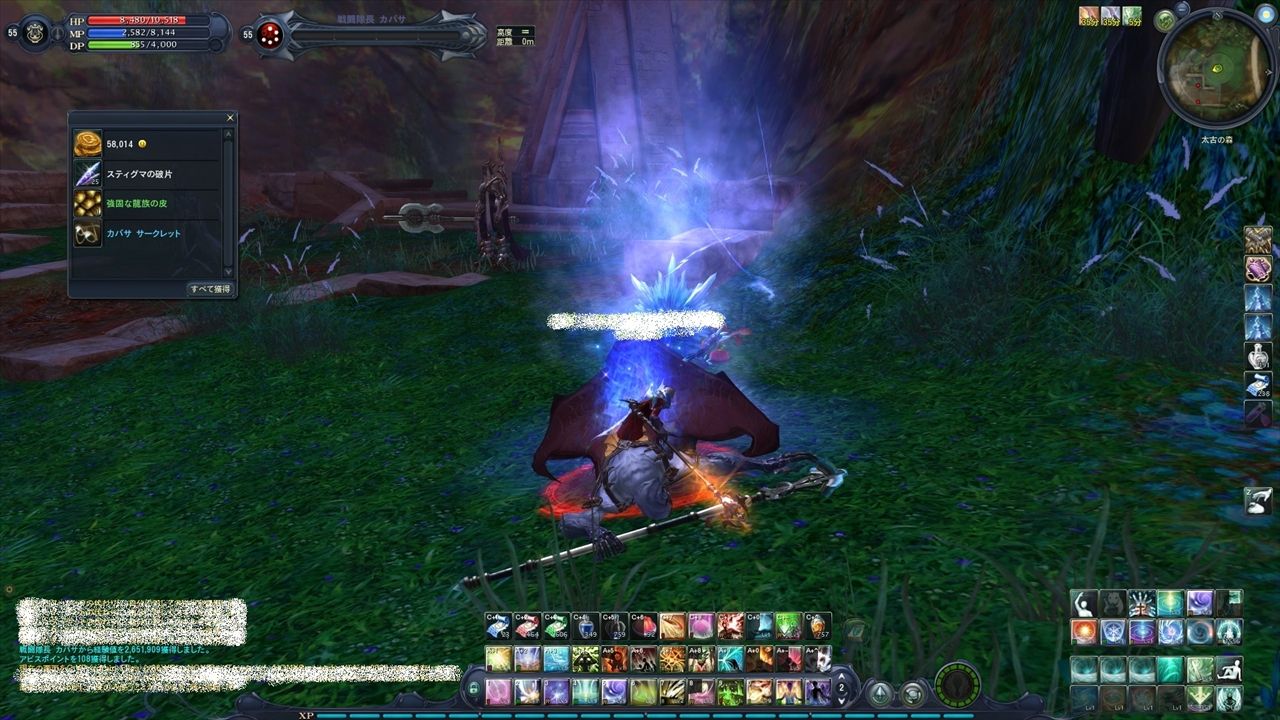
Task: Close the loot window
Action: [230, 118]
